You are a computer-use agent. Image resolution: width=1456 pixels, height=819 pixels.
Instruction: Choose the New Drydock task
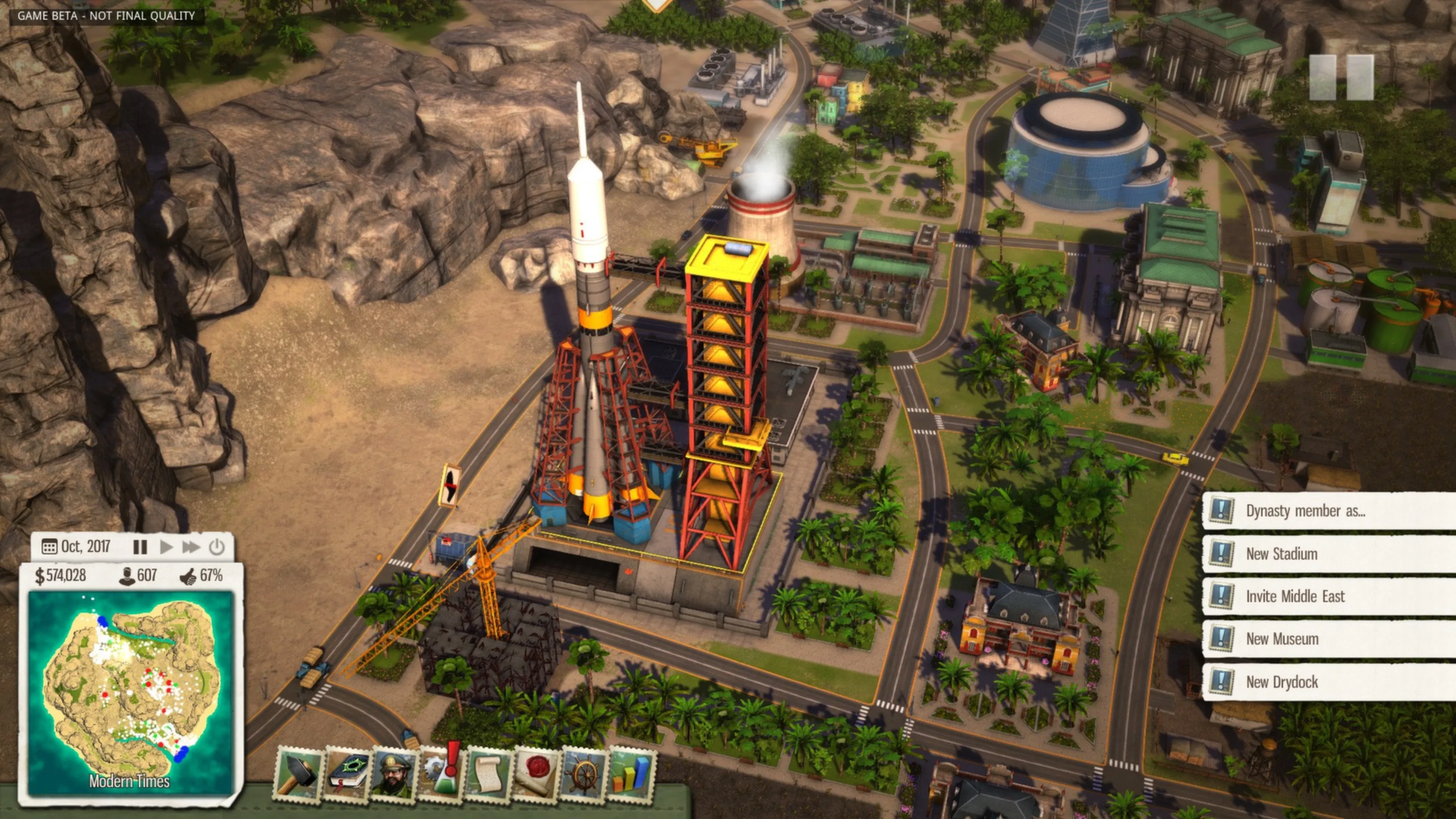tap(1328, 682)
